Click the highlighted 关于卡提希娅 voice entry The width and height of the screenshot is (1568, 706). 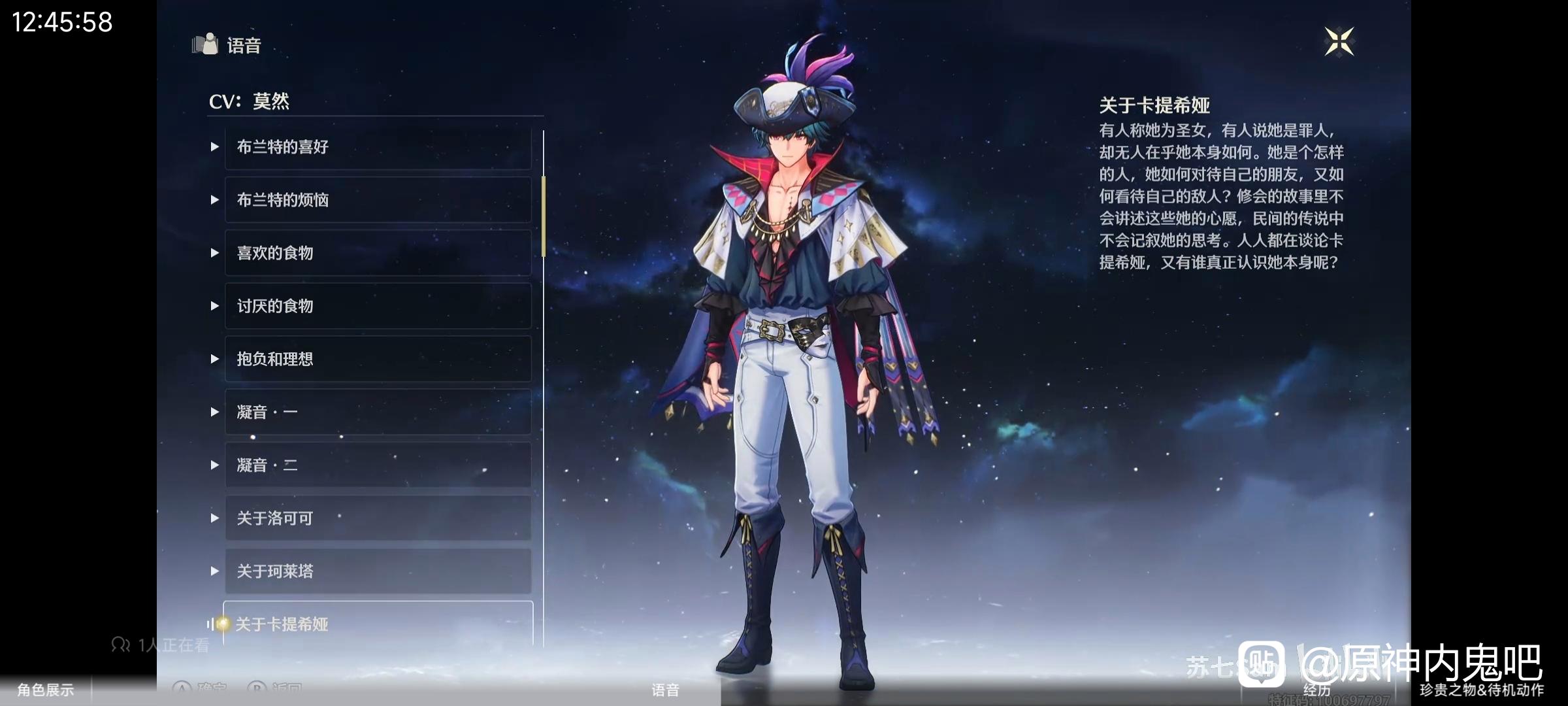(378, 624)
